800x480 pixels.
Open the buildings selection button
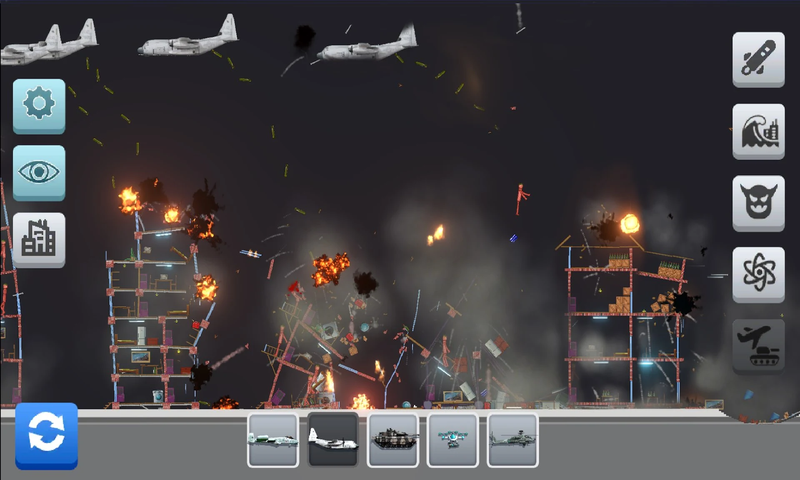(x=39, y=239)
